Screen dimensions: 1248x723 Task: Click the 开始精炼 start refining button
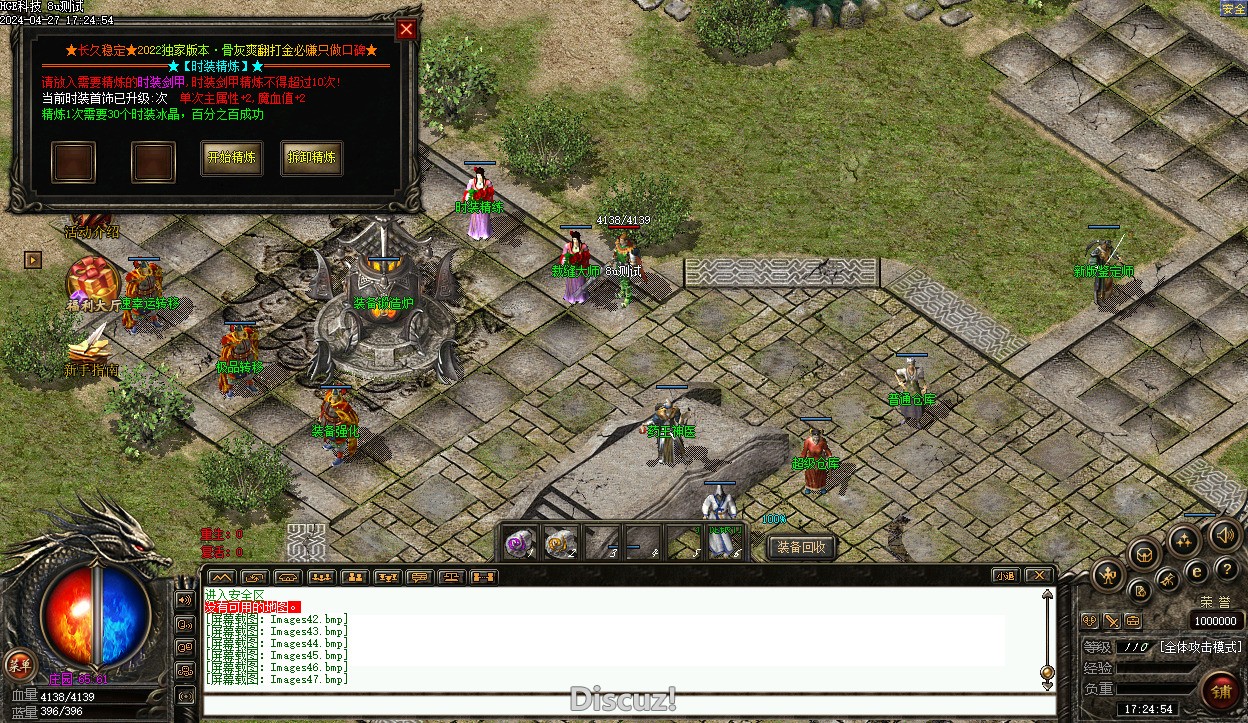(x=231, y=158)
